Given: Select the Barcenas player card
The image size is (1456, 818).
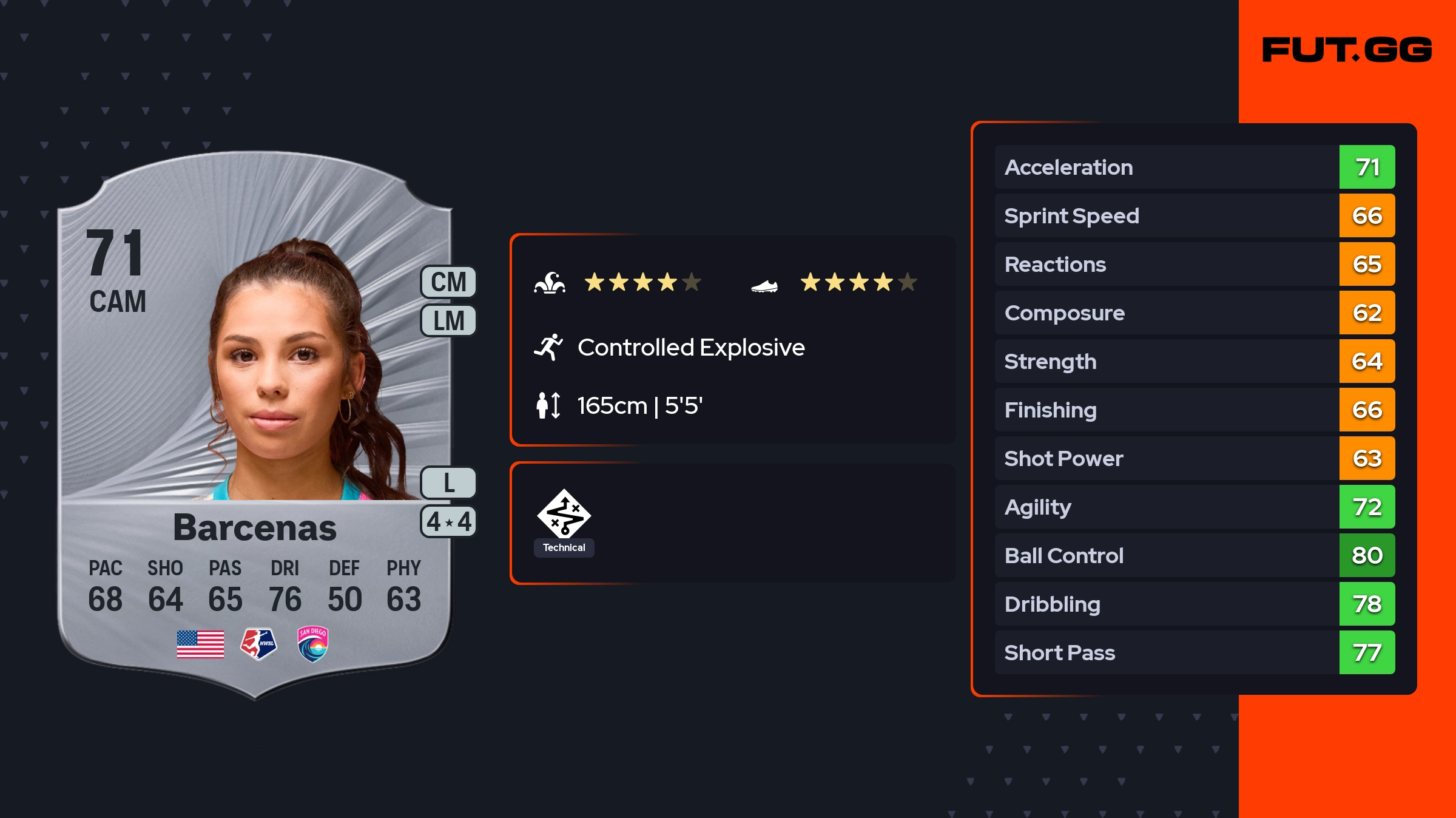Looking at the screenshot, I should pos(255,425).
